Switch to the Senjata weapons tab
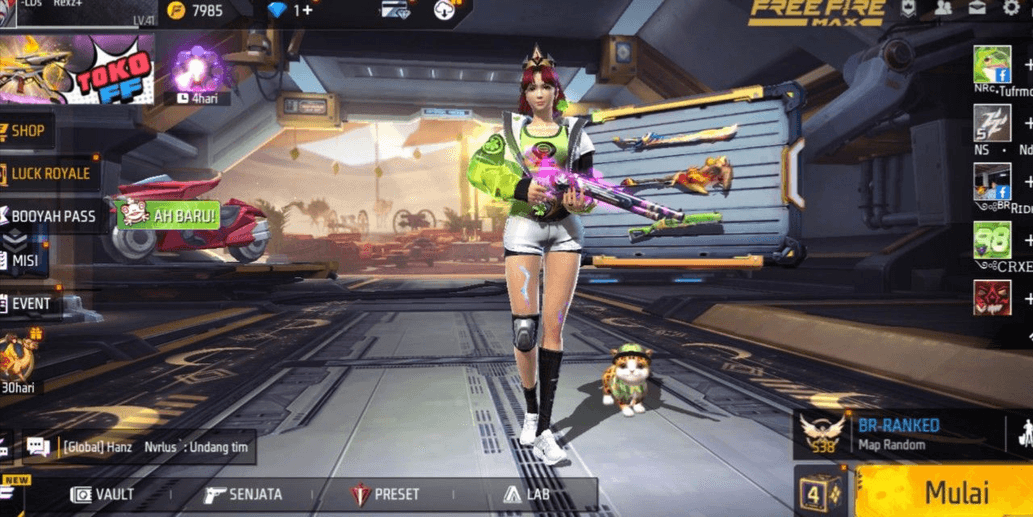 243,494
